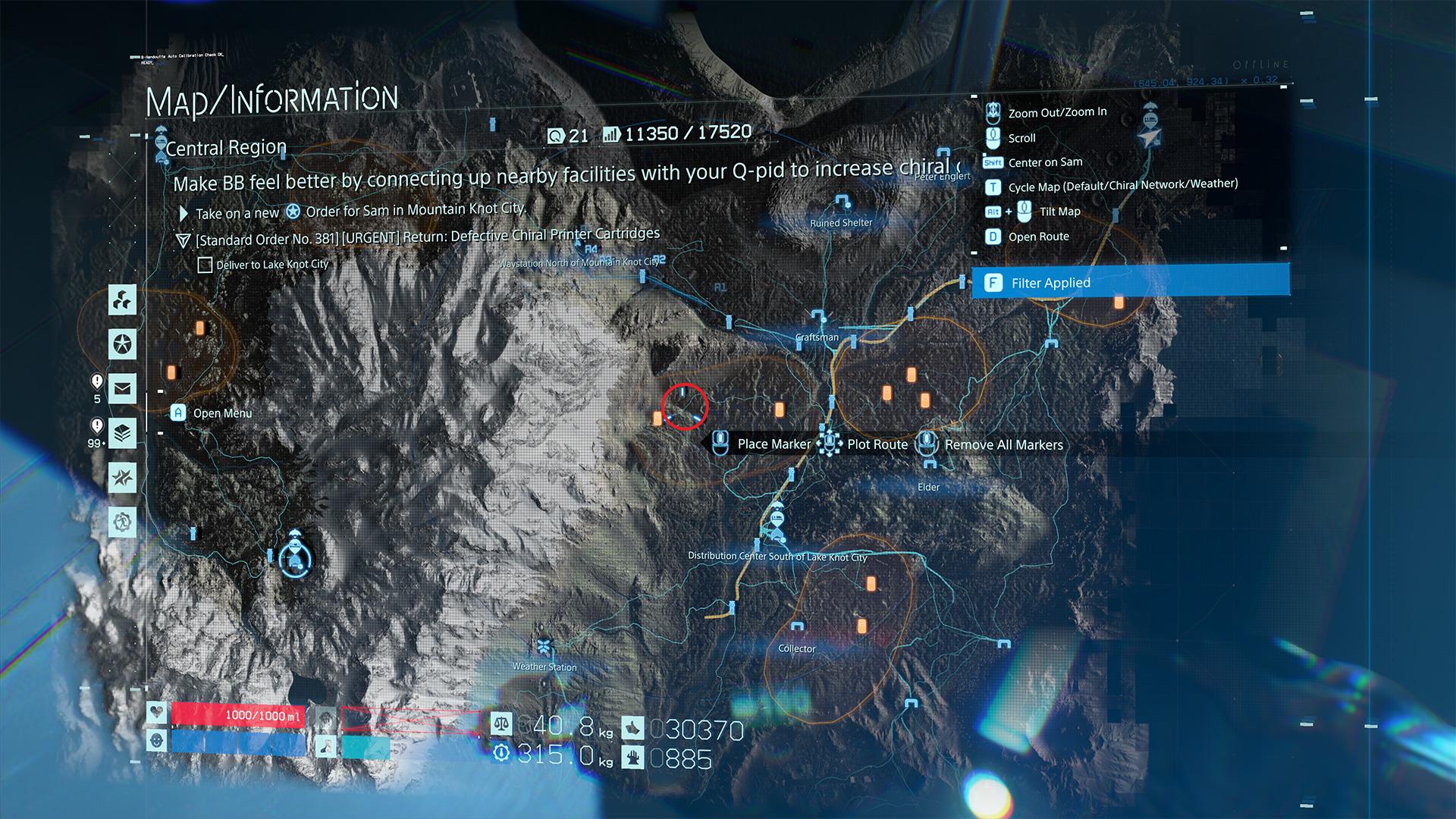Open the mail envelope icon
The width and height of the screenshot is (1456, 819).
(x=122, y=389)
